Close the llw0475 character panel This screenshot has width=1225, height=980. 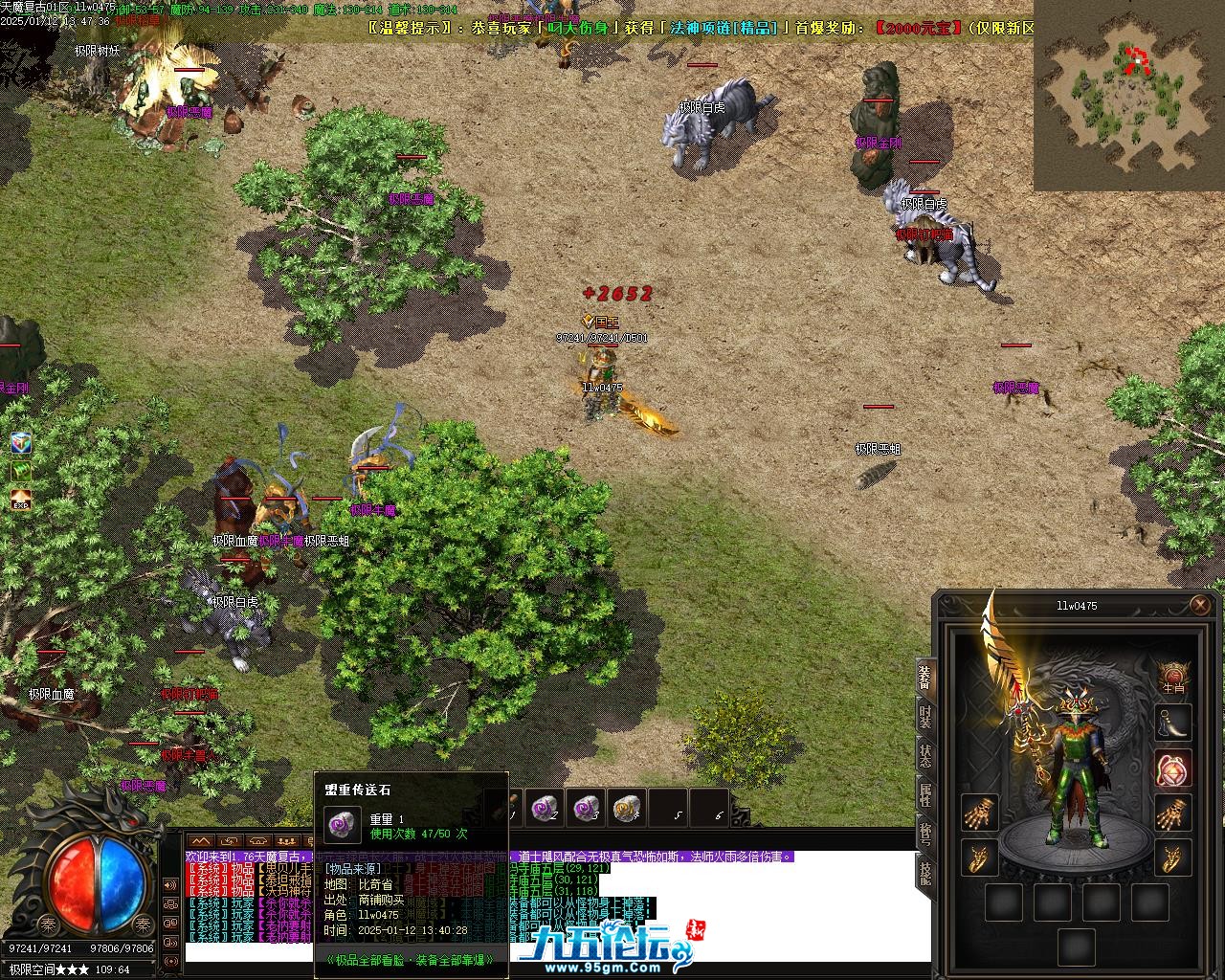tap(1200, 605)
